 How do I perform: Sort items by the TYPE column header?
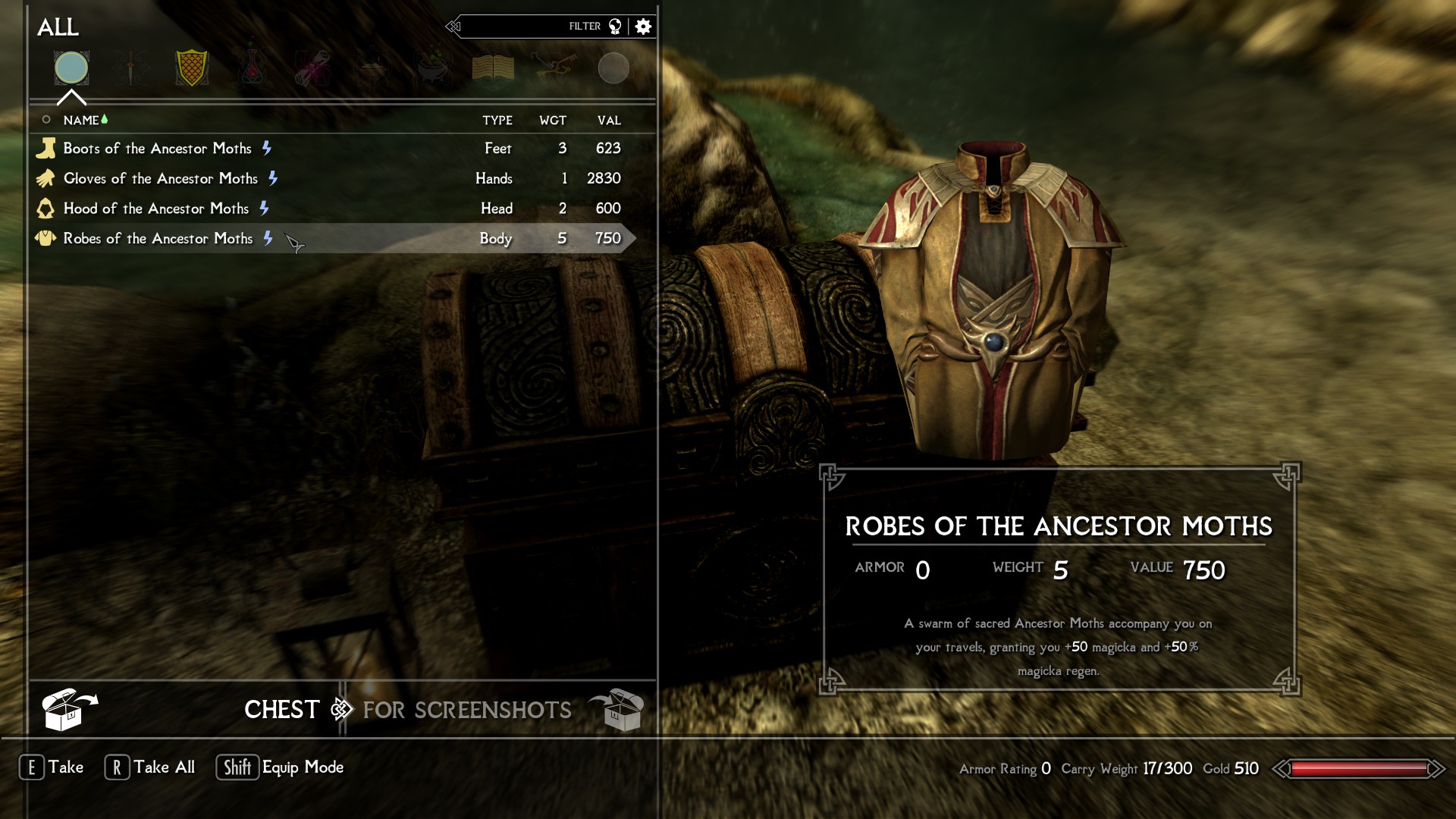(497, 121)
